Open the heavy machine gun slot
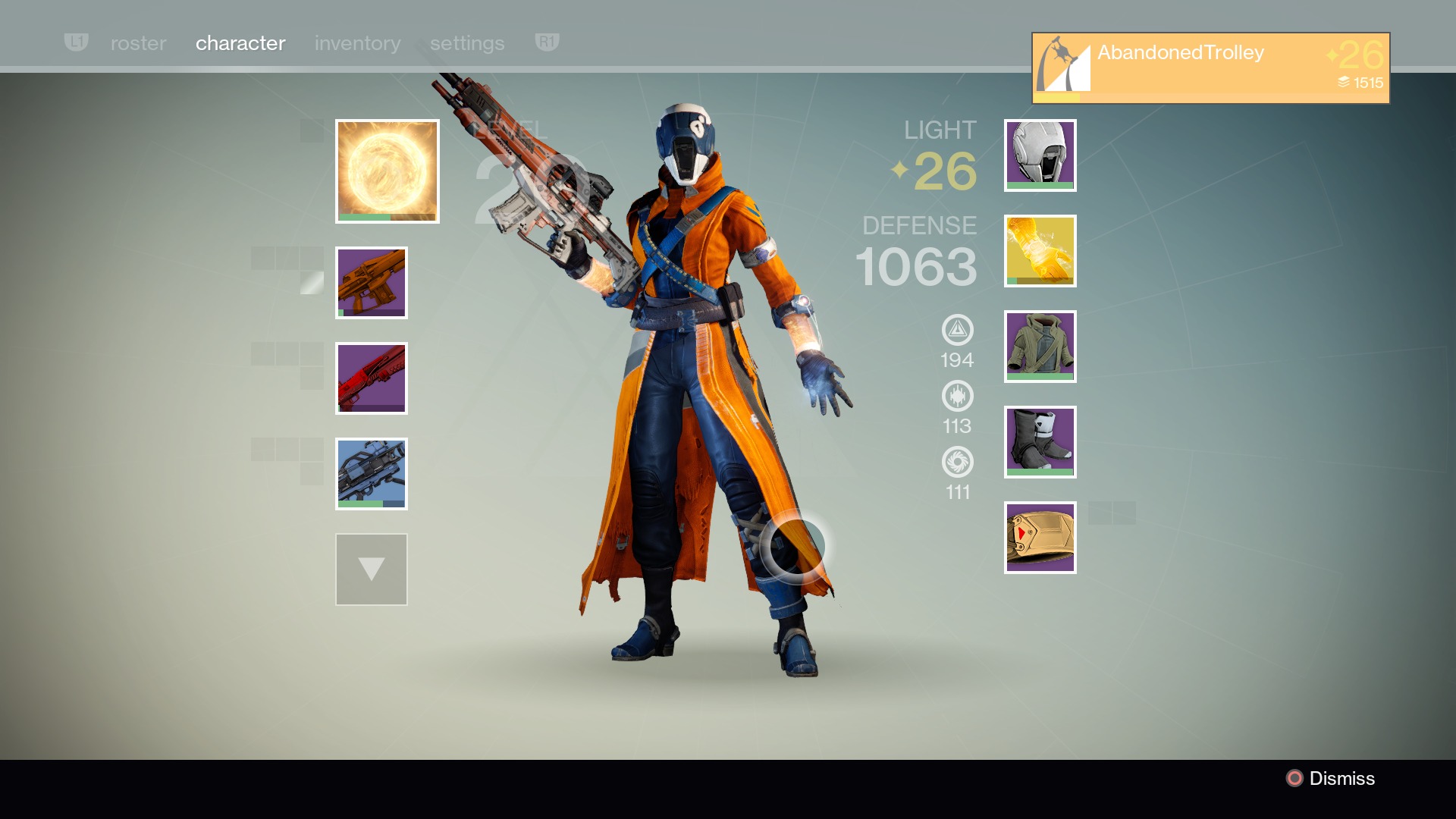 [x=371, y=473]
